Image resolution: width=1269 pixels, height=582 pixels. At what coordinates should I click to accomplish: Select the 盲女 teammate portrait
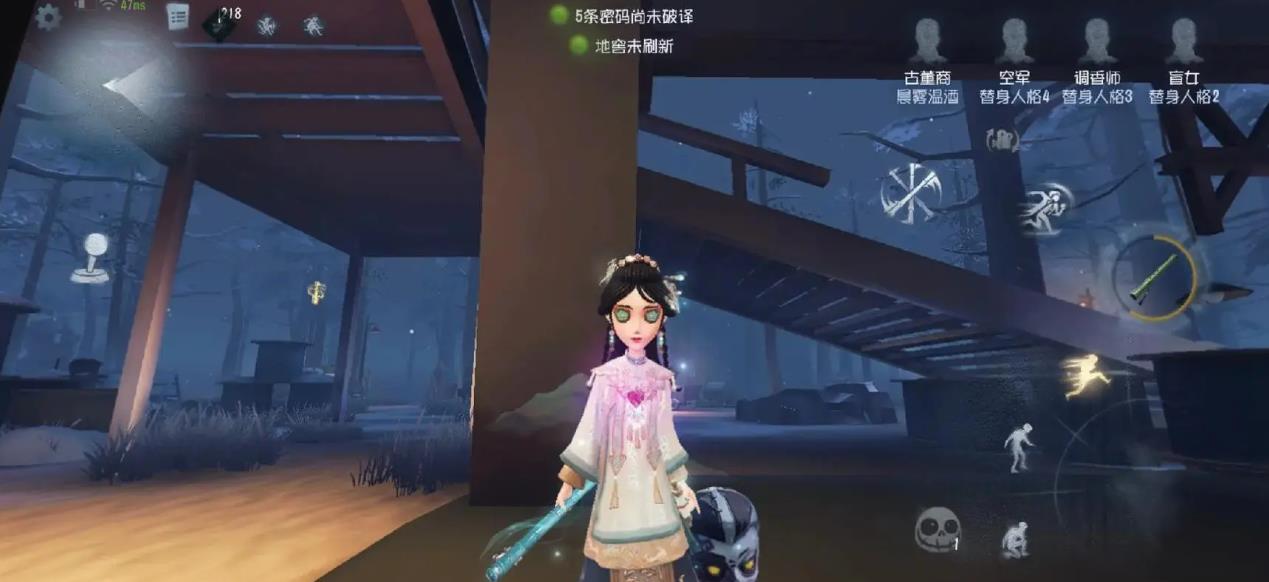[x=1183, y=41]
